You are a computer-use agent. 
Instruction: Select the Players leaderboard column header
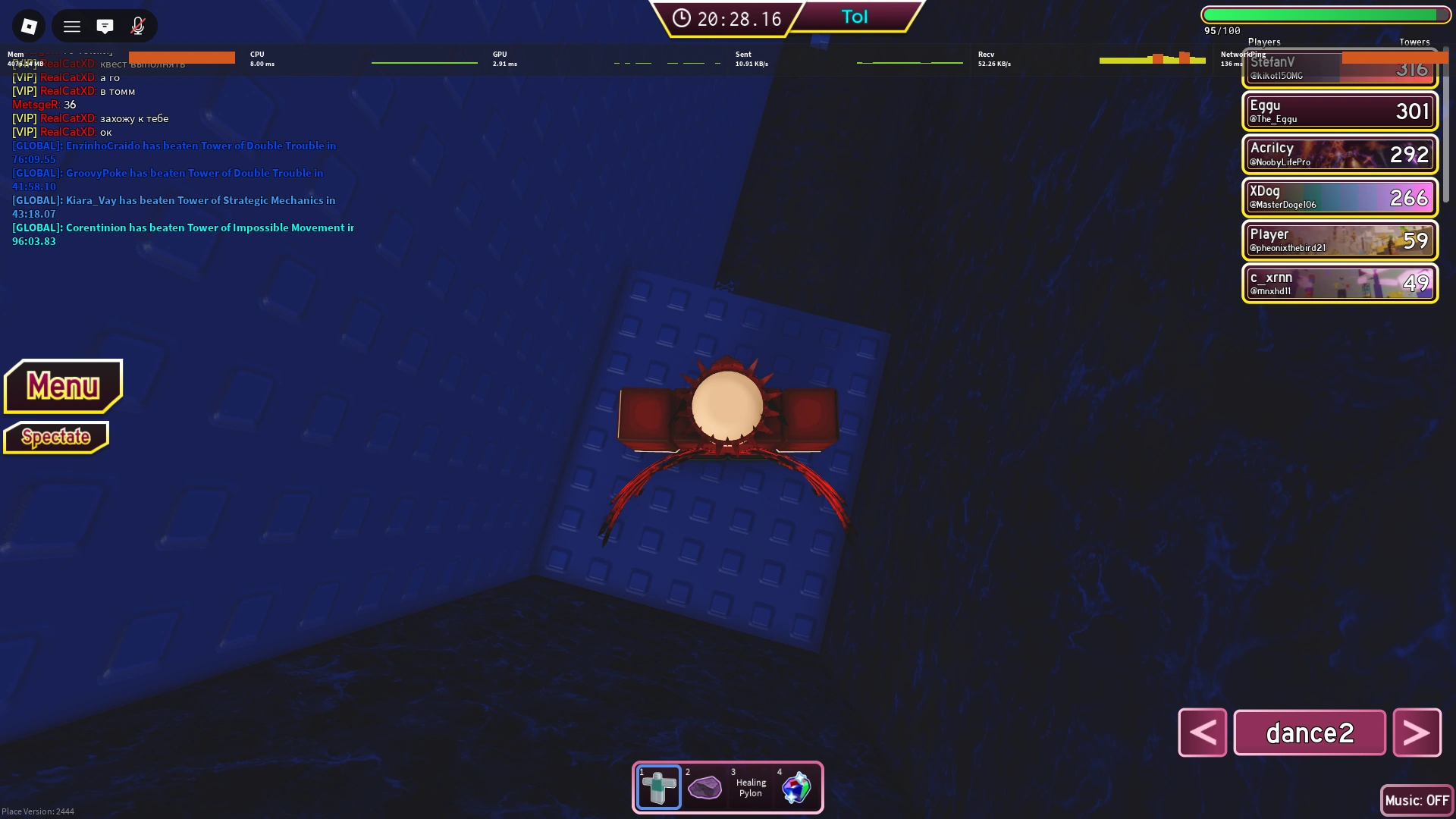tap(1264, 42)
